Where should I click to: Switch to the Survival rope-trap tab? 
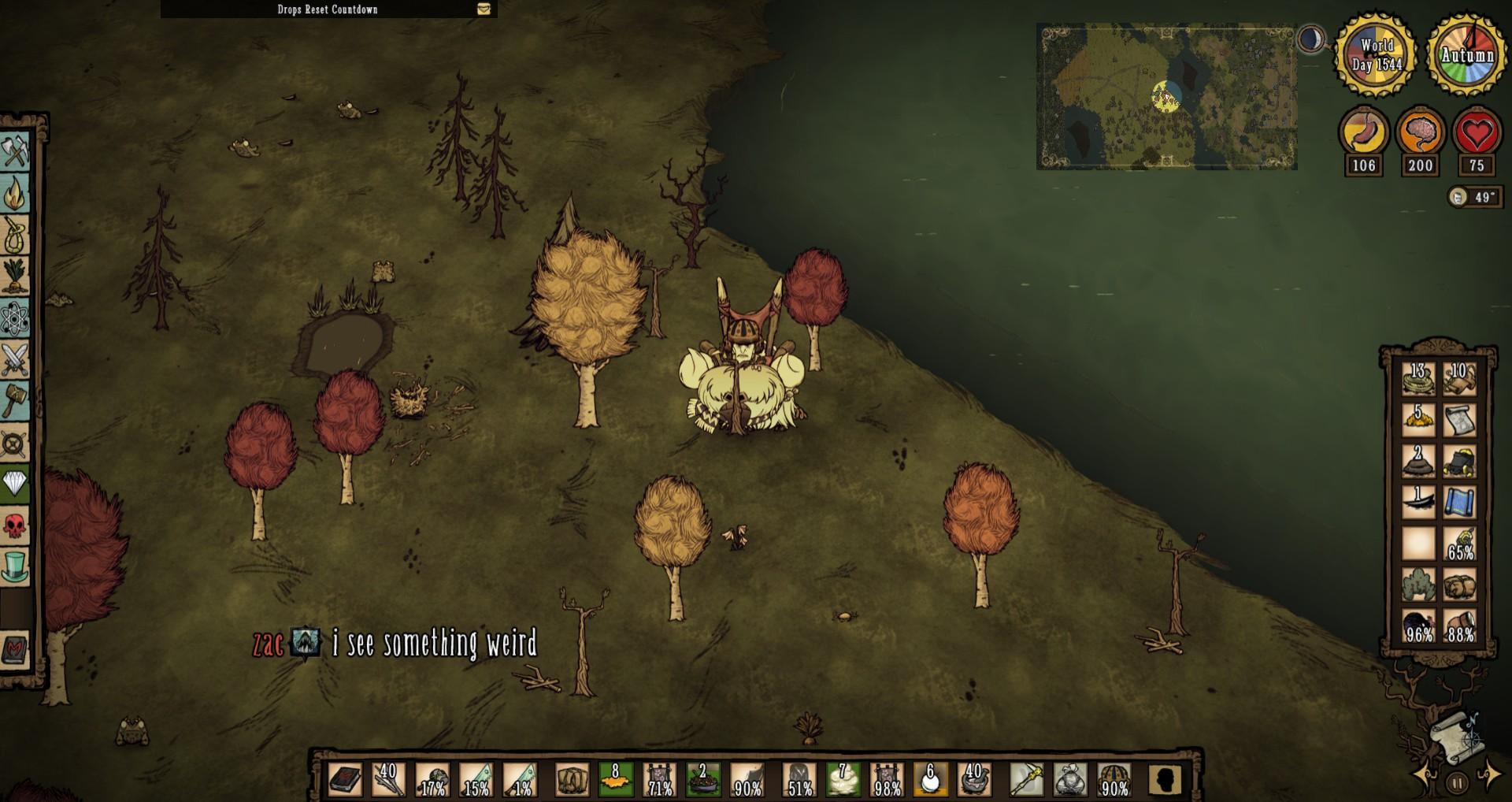pos(16,236)
